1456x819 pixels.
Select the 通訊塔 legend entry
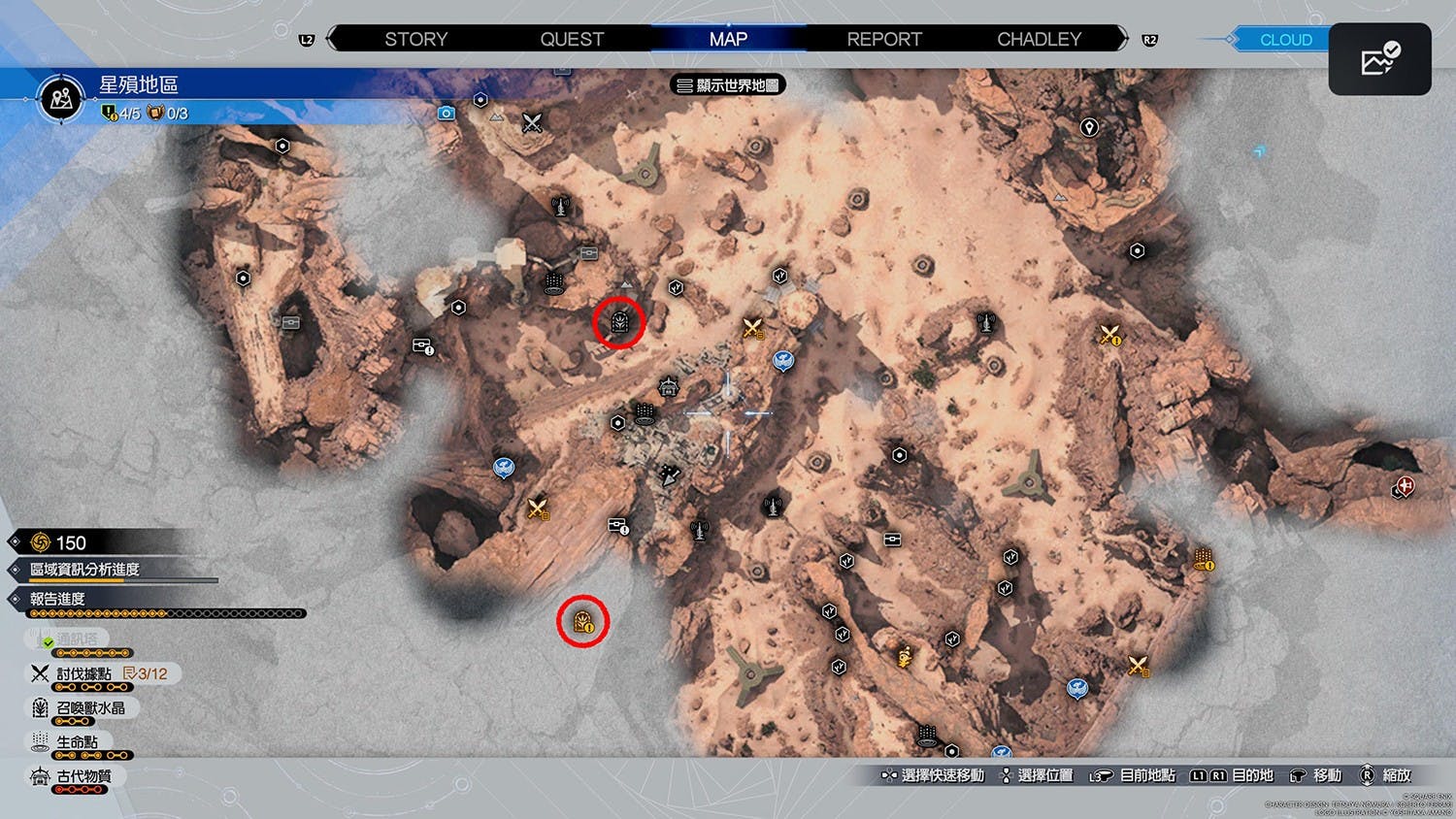click(76, 639)
